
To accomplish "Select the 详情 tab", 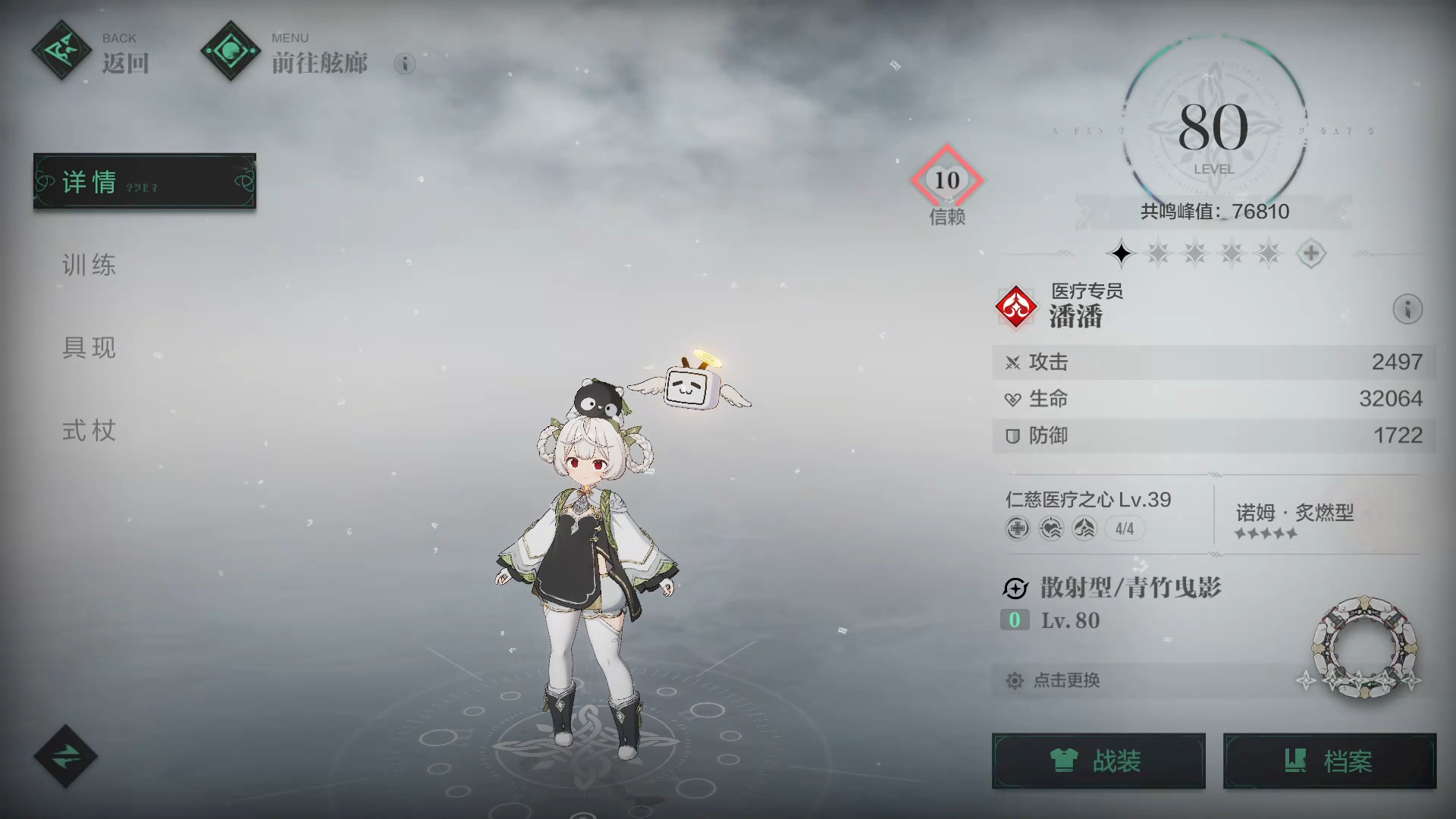I will 144,182.
